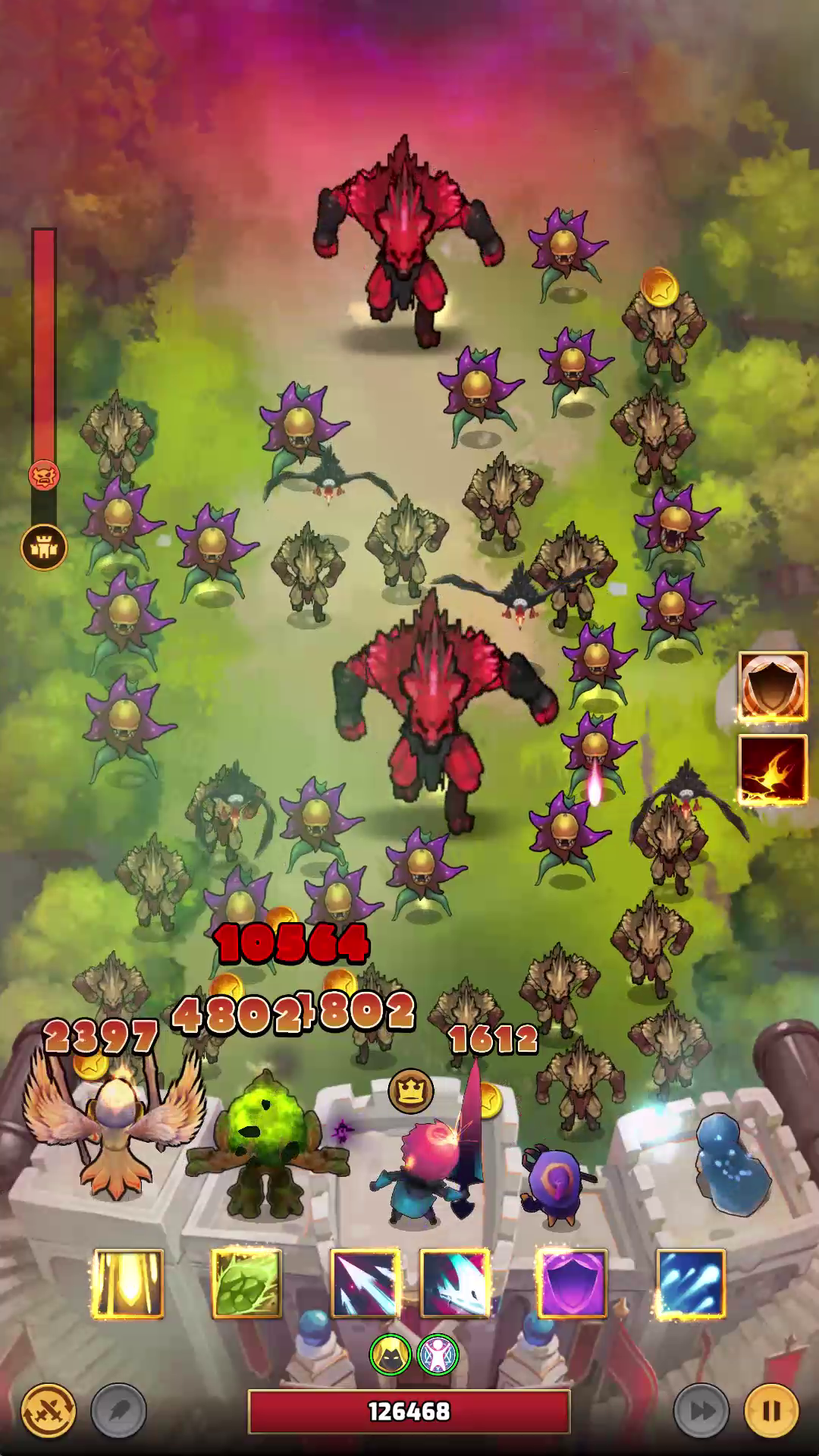Tap the castle icon below wave progress bar
Screen dimensions: 819x1456
[x=44, y=548]
